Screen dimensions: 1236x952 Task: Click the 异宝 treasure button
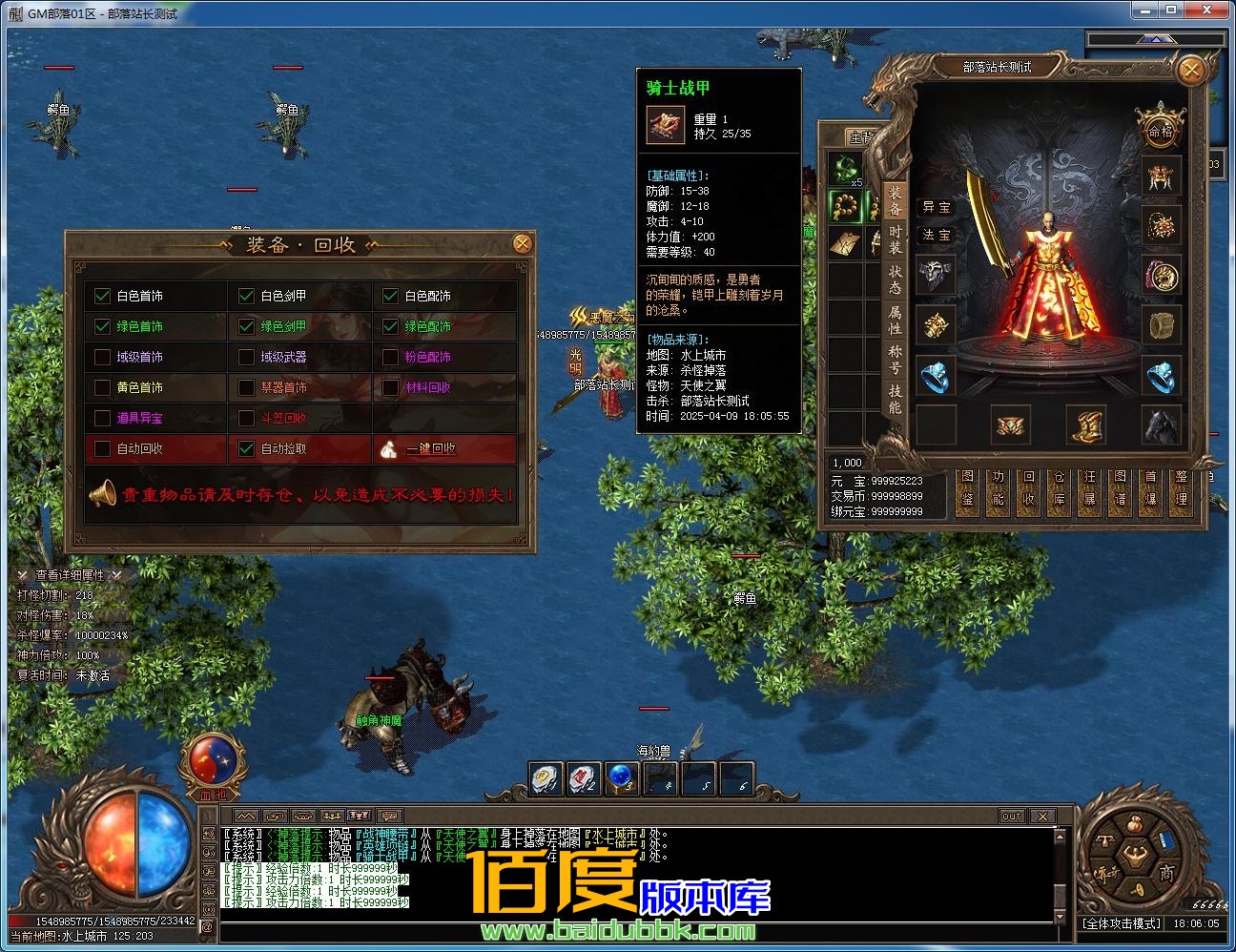tap(936, 207)
